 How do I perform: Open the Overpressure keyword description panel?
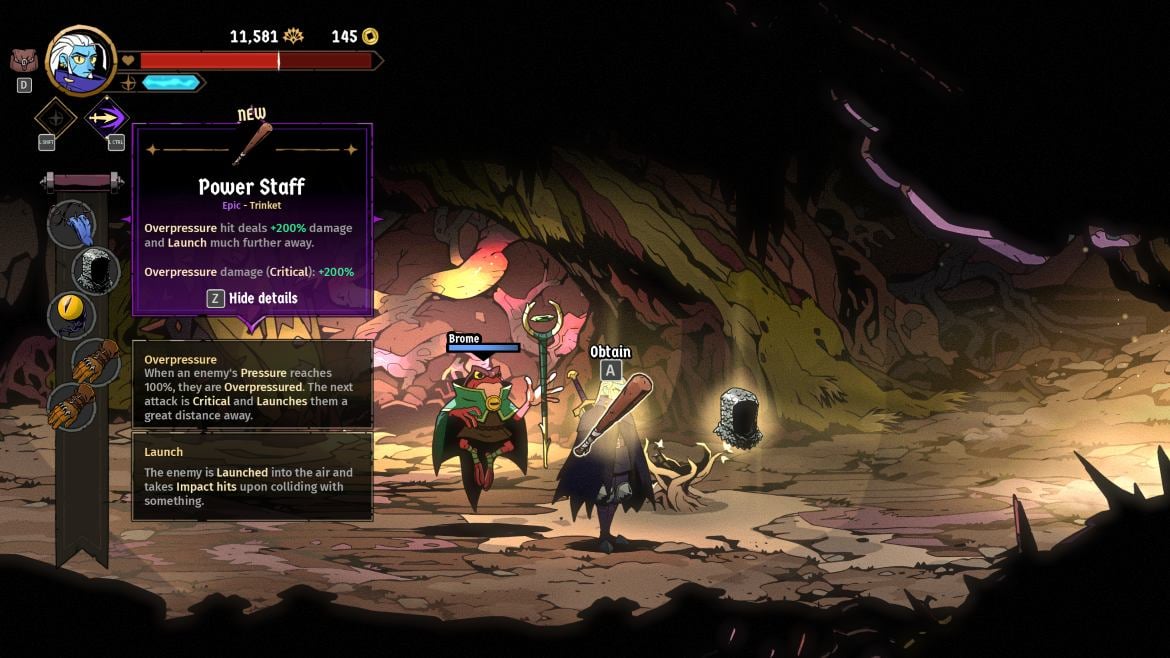click(x=252, y=385)
